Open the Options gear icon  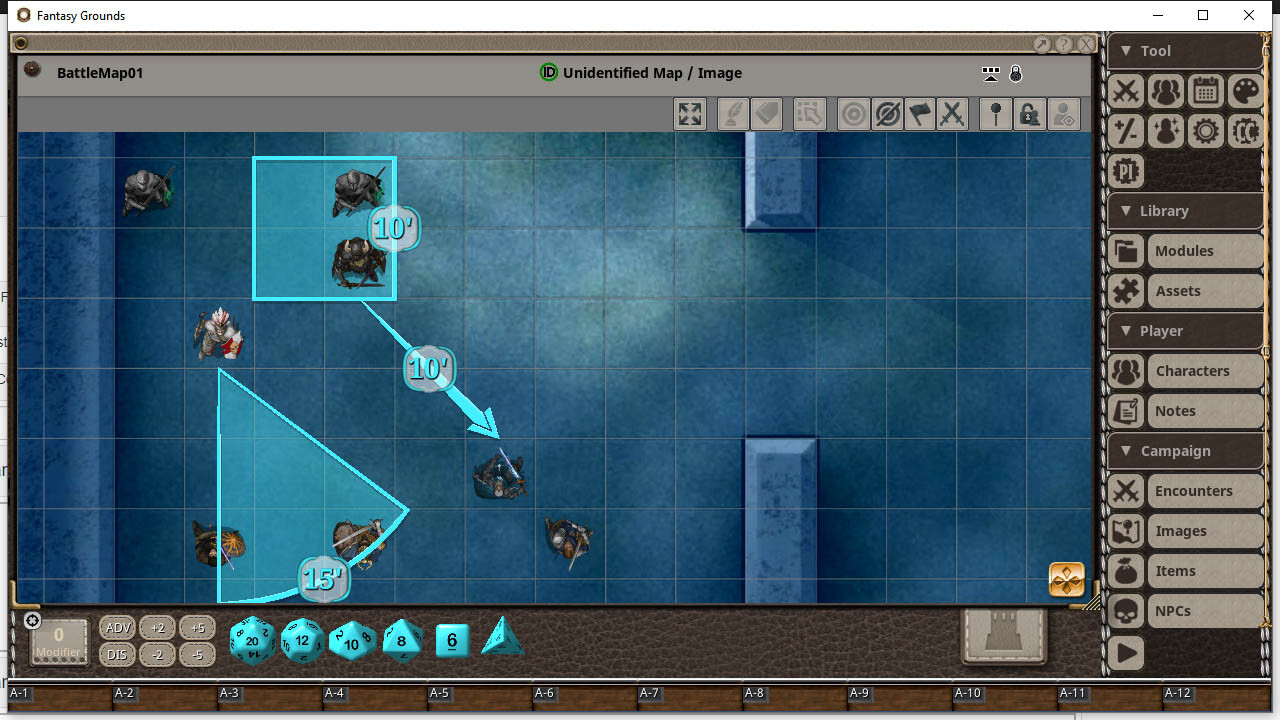tap(1205, 131)
